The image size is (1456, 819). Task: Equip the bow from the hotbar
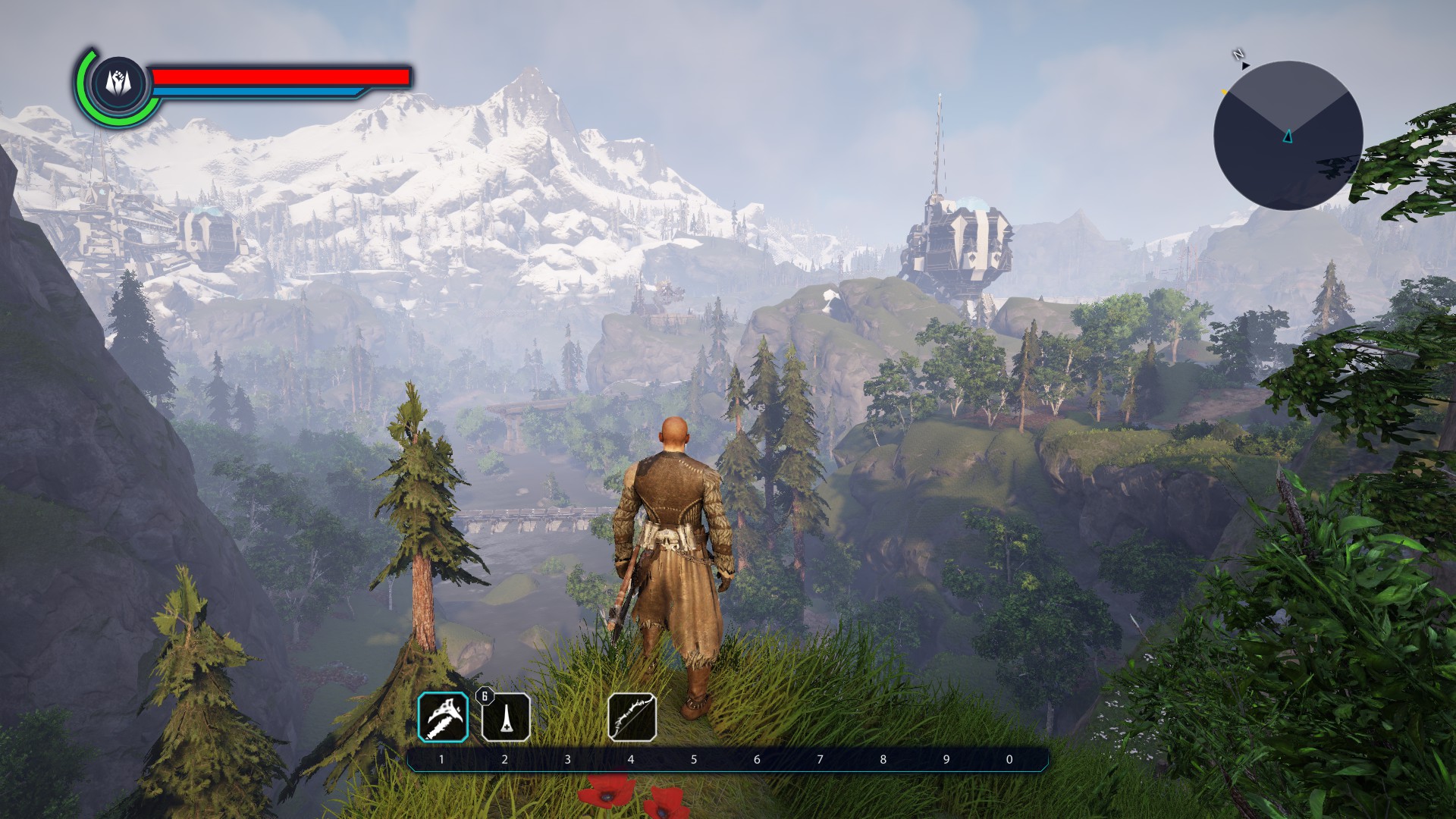coord(632,717)
